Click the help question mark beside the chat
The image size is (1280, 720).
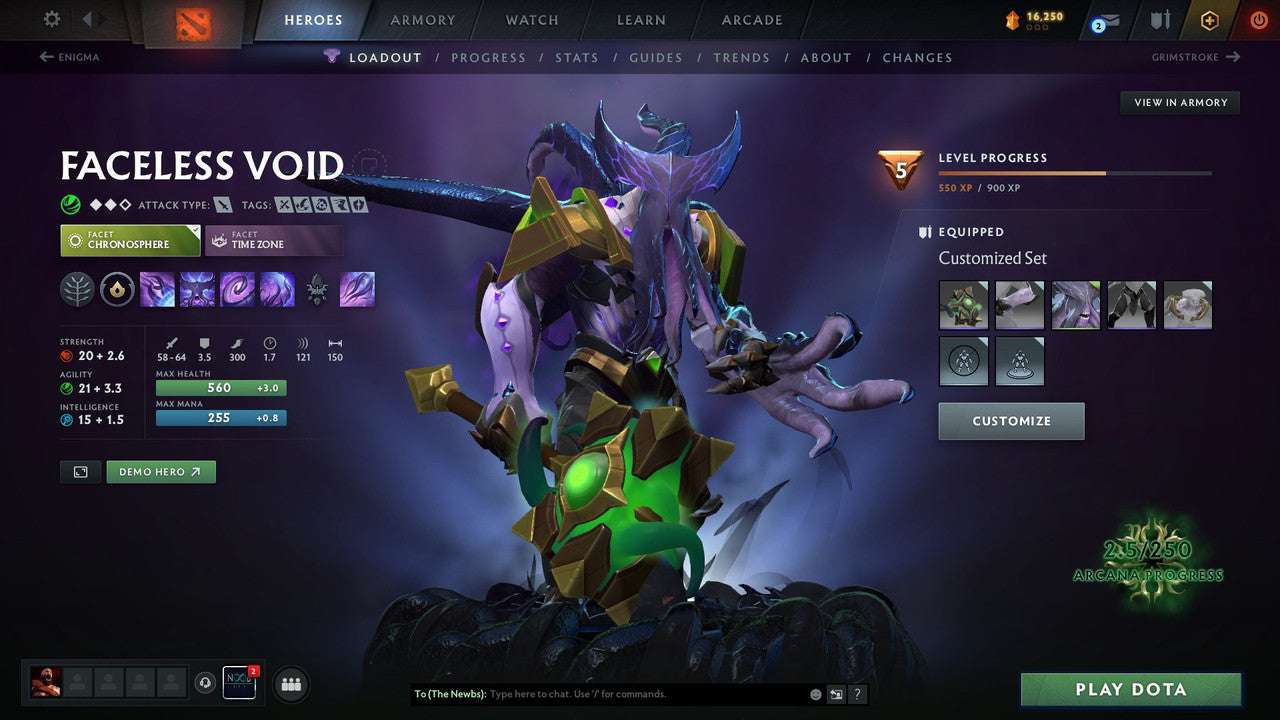tap(857, 694)
